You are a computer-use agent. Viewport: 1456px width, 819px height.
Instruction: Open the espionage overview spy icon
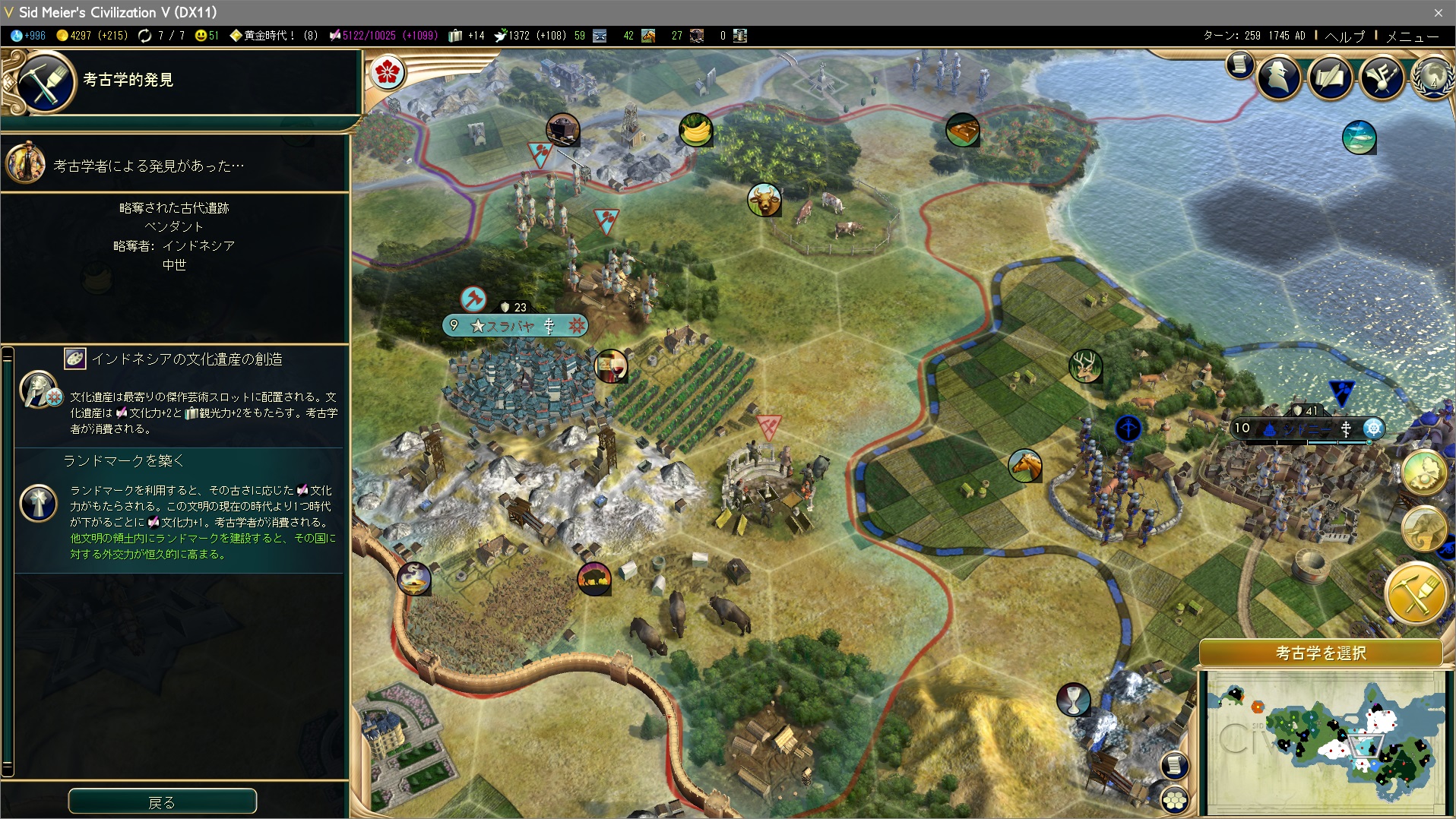tap(1279, 77)
